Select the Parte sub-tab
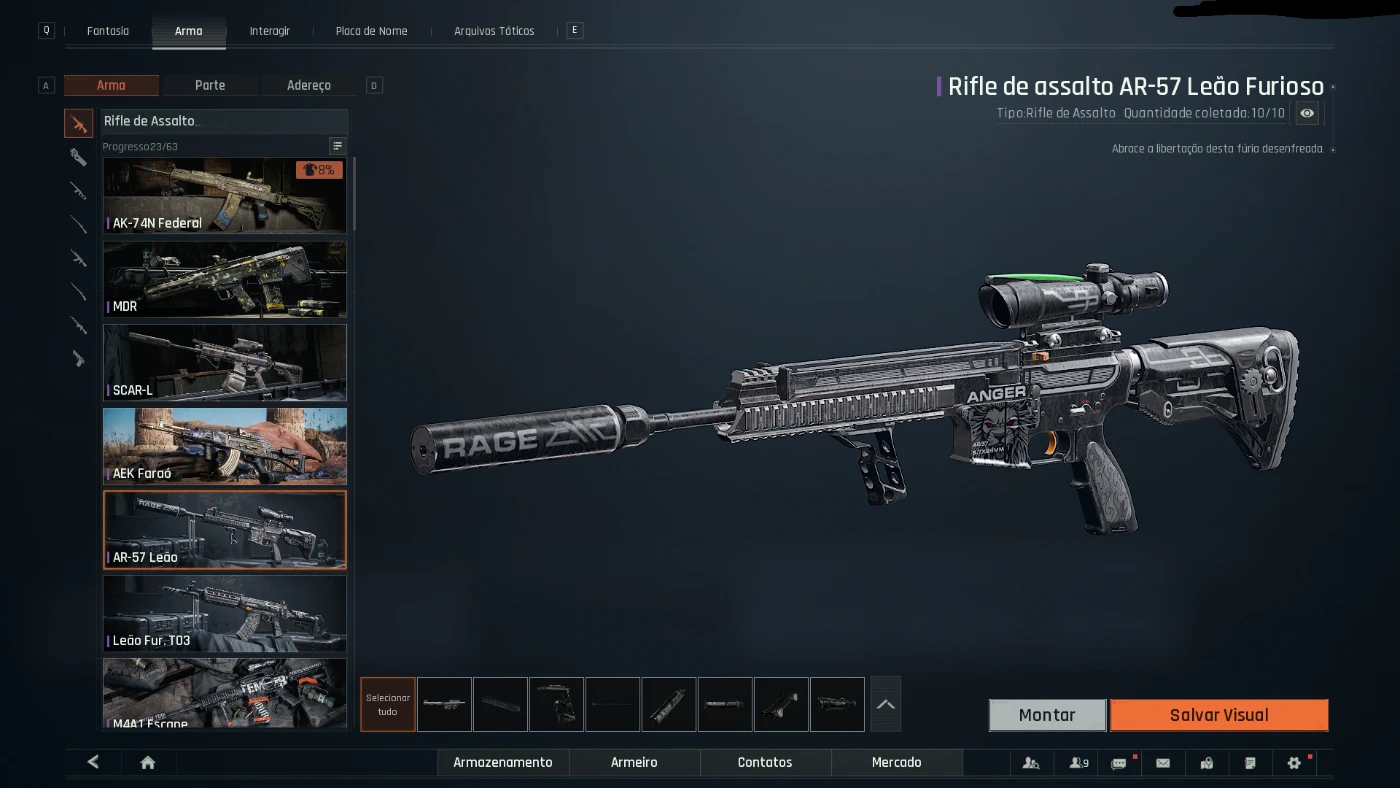1400x788 pixels. pos(210,85)
